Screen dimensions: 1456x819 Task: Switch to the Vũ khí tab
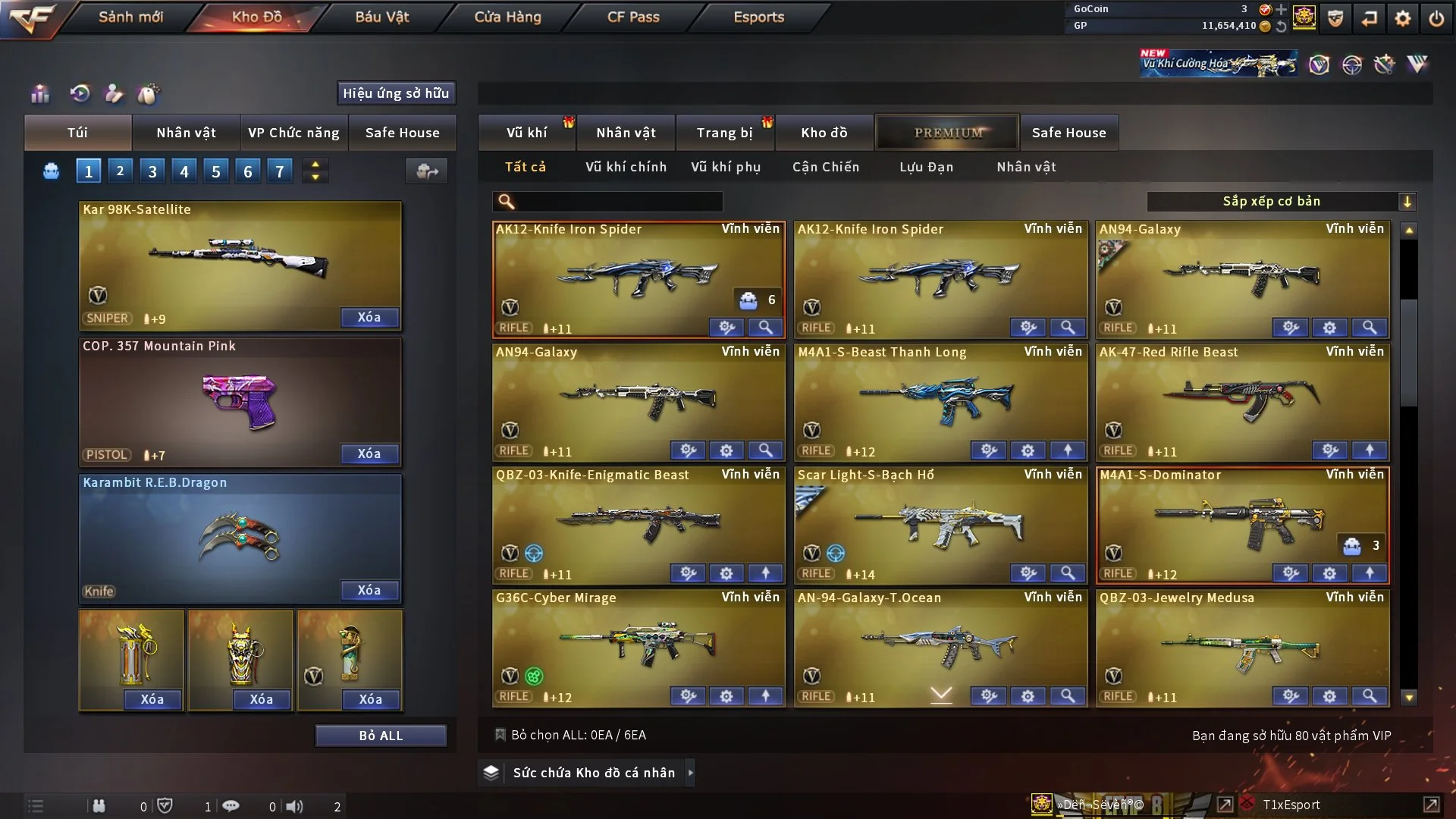(526, 133)
